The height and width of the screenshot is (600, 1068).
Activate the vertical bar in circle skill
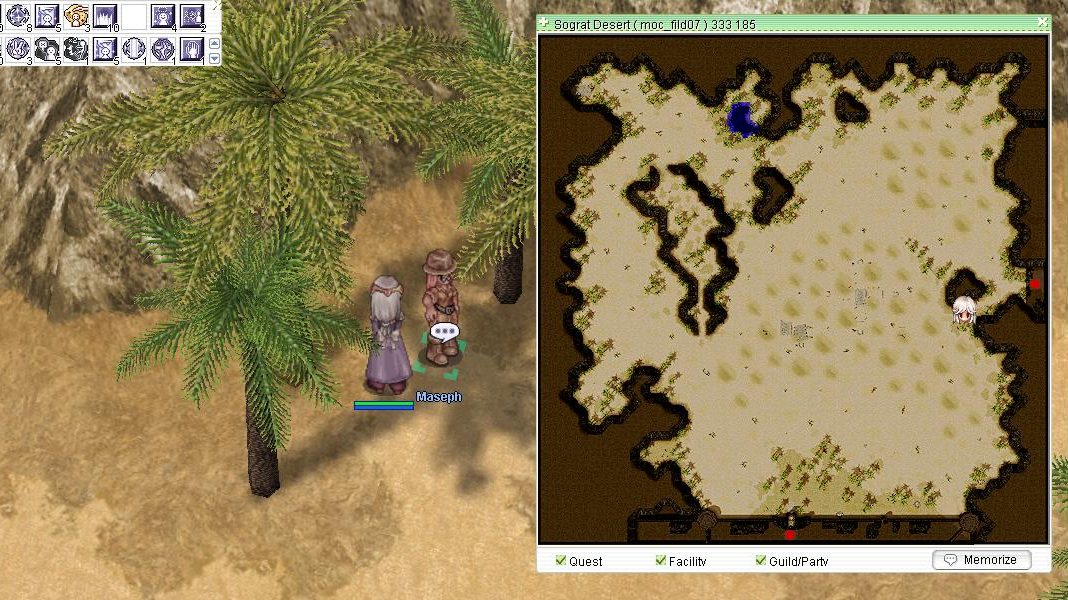134,48
